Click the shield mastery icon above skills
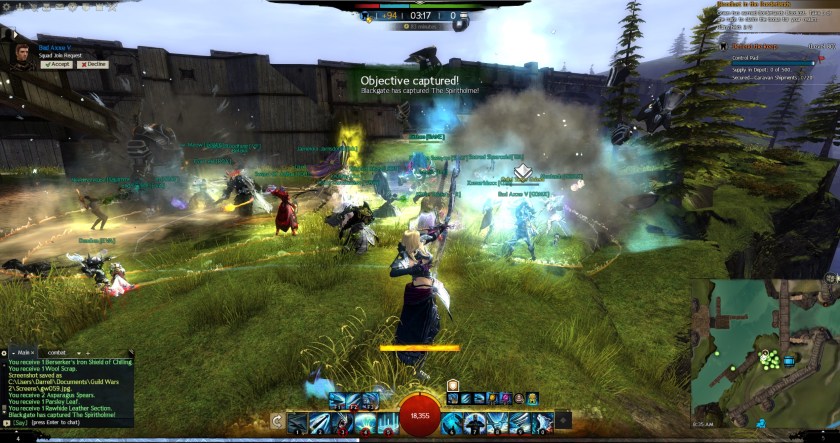This screenshot has width=840, height=443. [452, 385]
